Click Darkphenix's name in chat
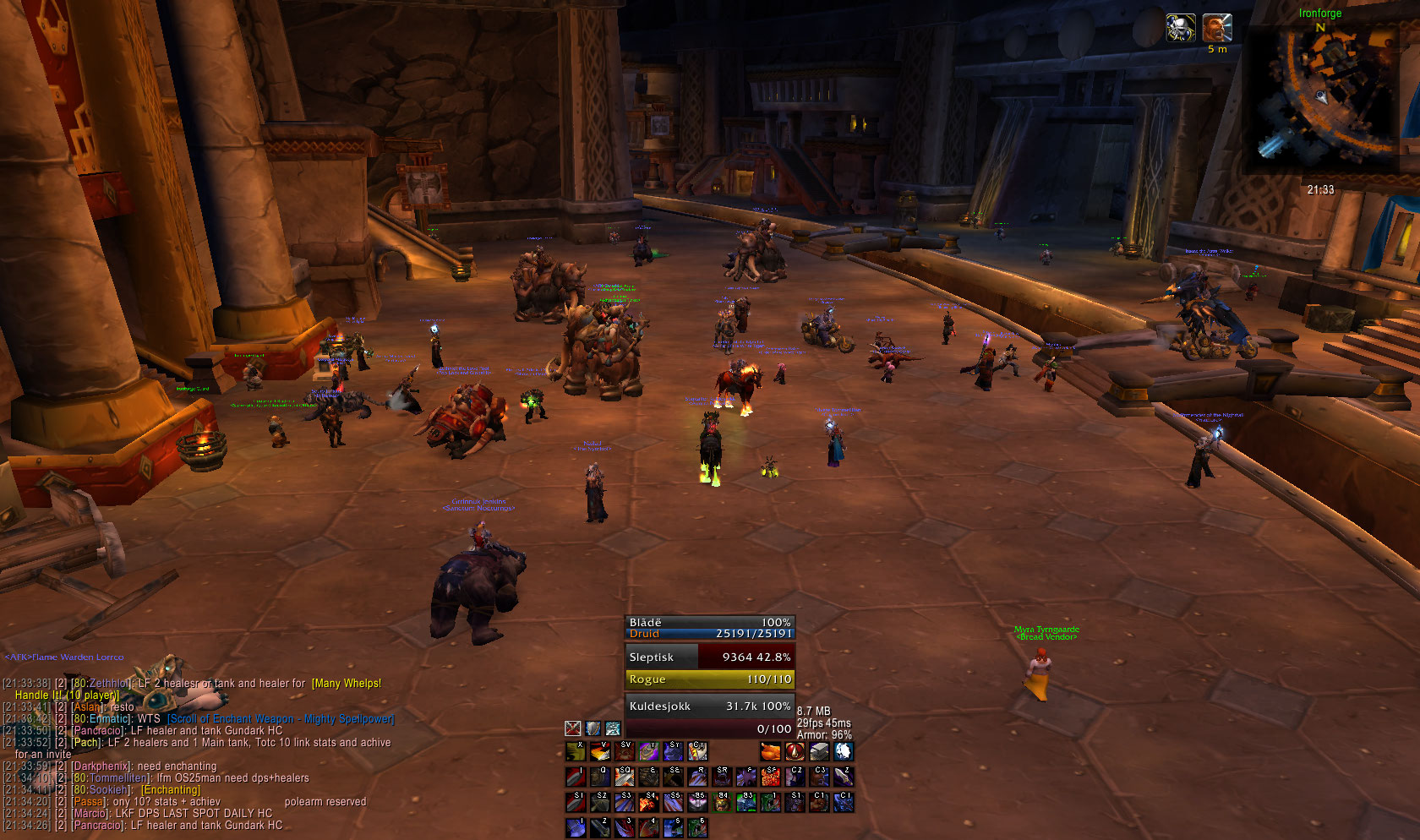The width and height of the screenshot is (1420, 840). (x=101, y=766)
